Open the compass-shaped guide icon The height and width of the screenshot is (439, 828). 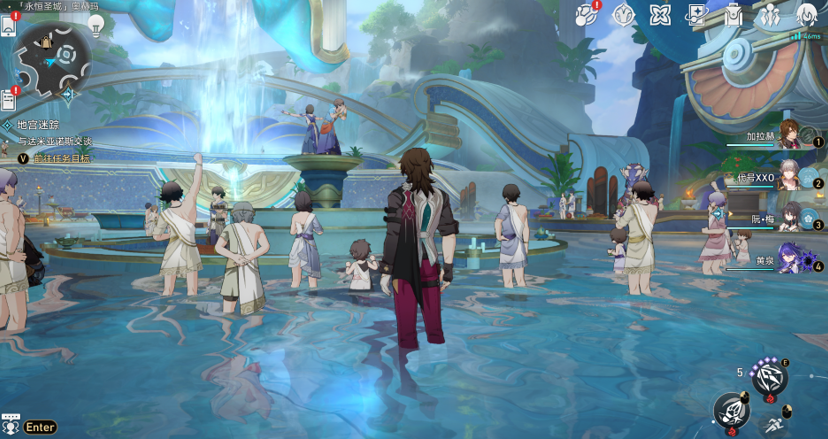(x=623, y=14)
